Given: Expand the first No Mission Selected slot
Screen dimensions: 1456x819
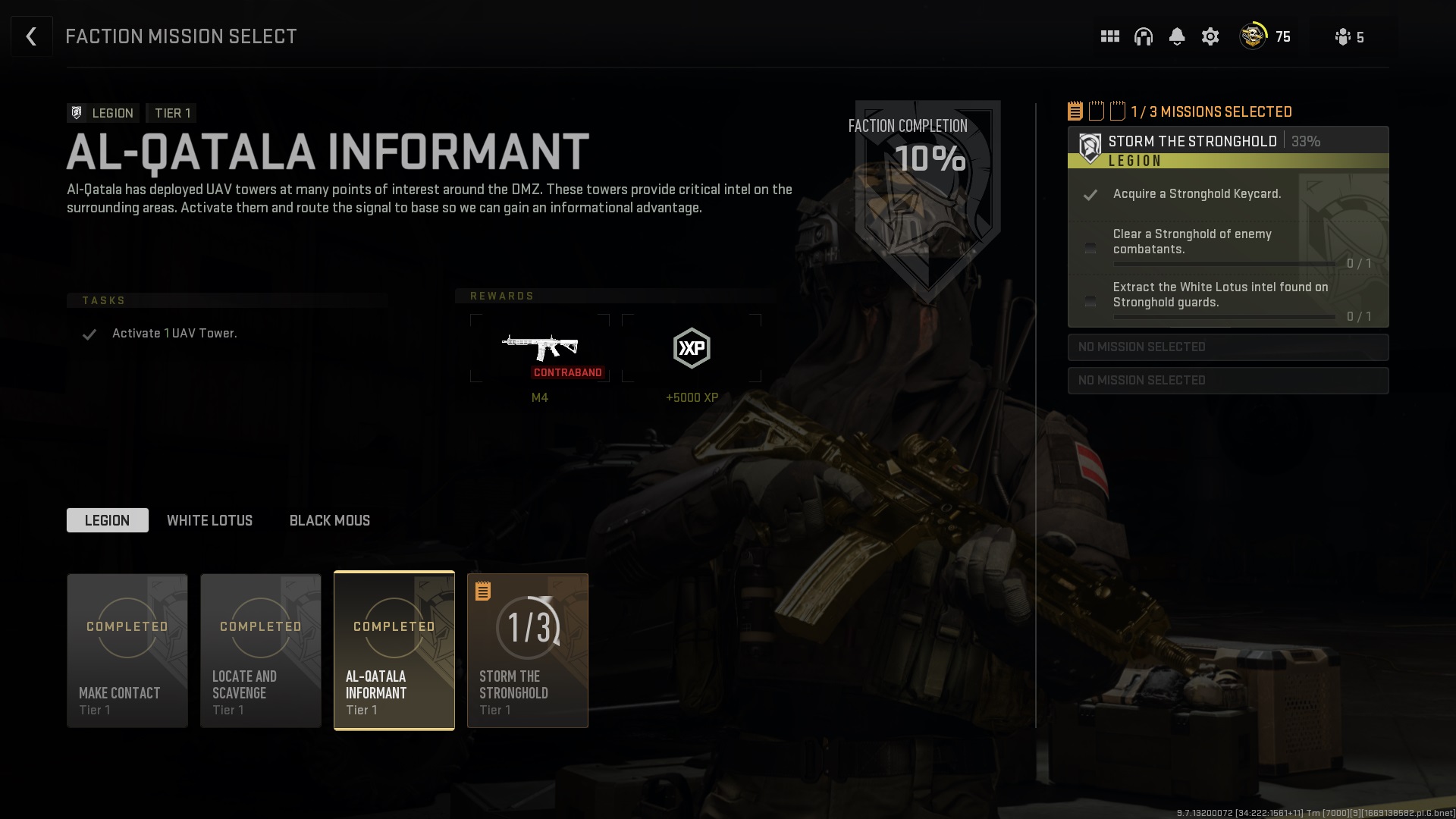Looking at the screenshot, I should [x=1228, y=347].
